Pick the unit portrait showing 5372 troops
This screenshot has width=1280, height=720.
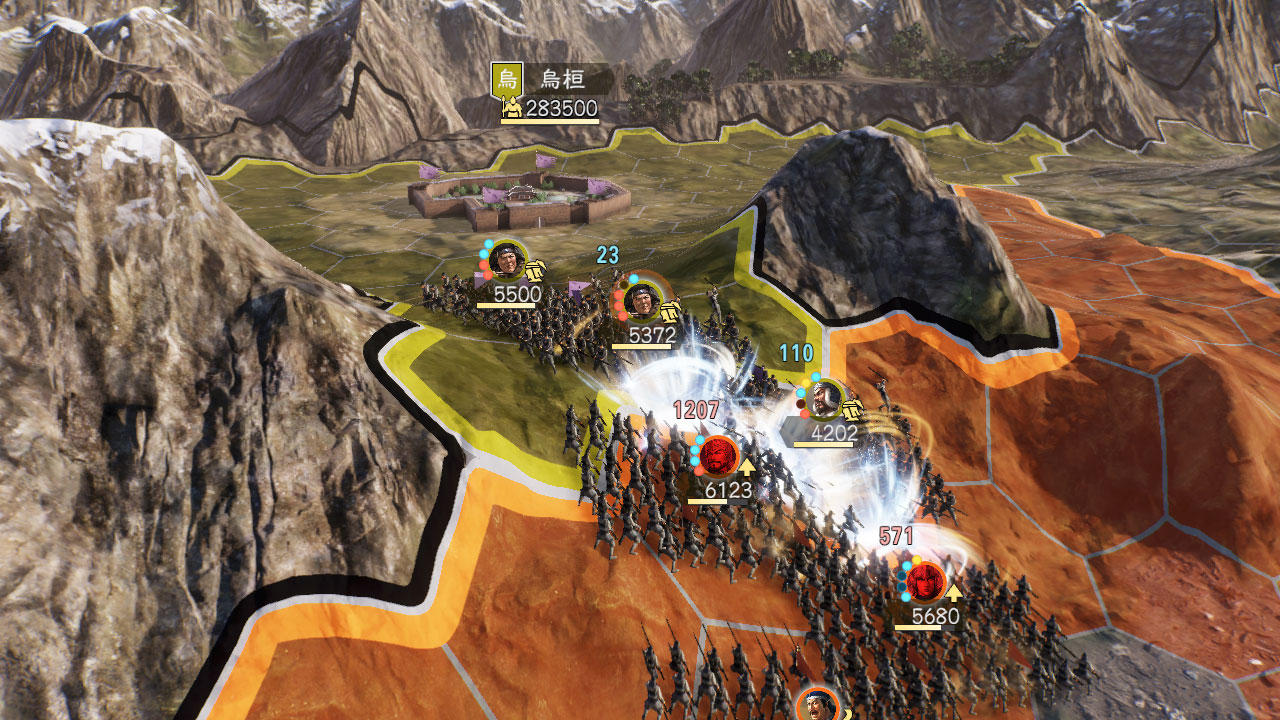[x=643, y=300]
